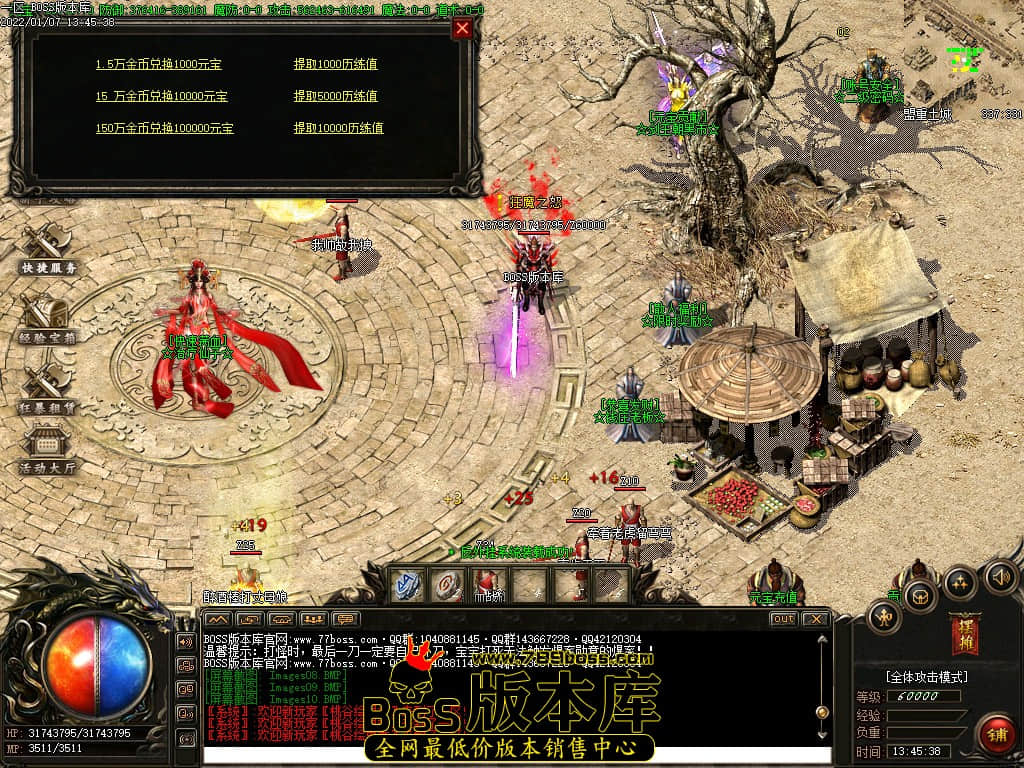Click the chat panel's 'out' button

[x=783, y=619]
